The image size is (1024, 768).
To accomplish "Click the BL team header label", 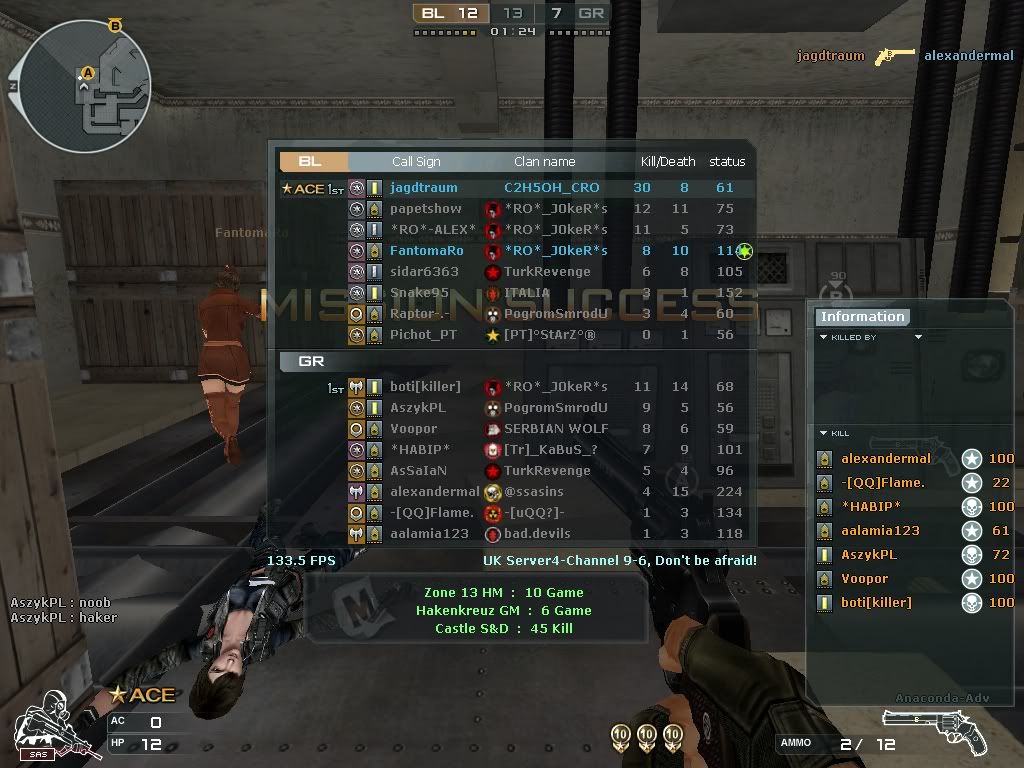I will 312,161.
